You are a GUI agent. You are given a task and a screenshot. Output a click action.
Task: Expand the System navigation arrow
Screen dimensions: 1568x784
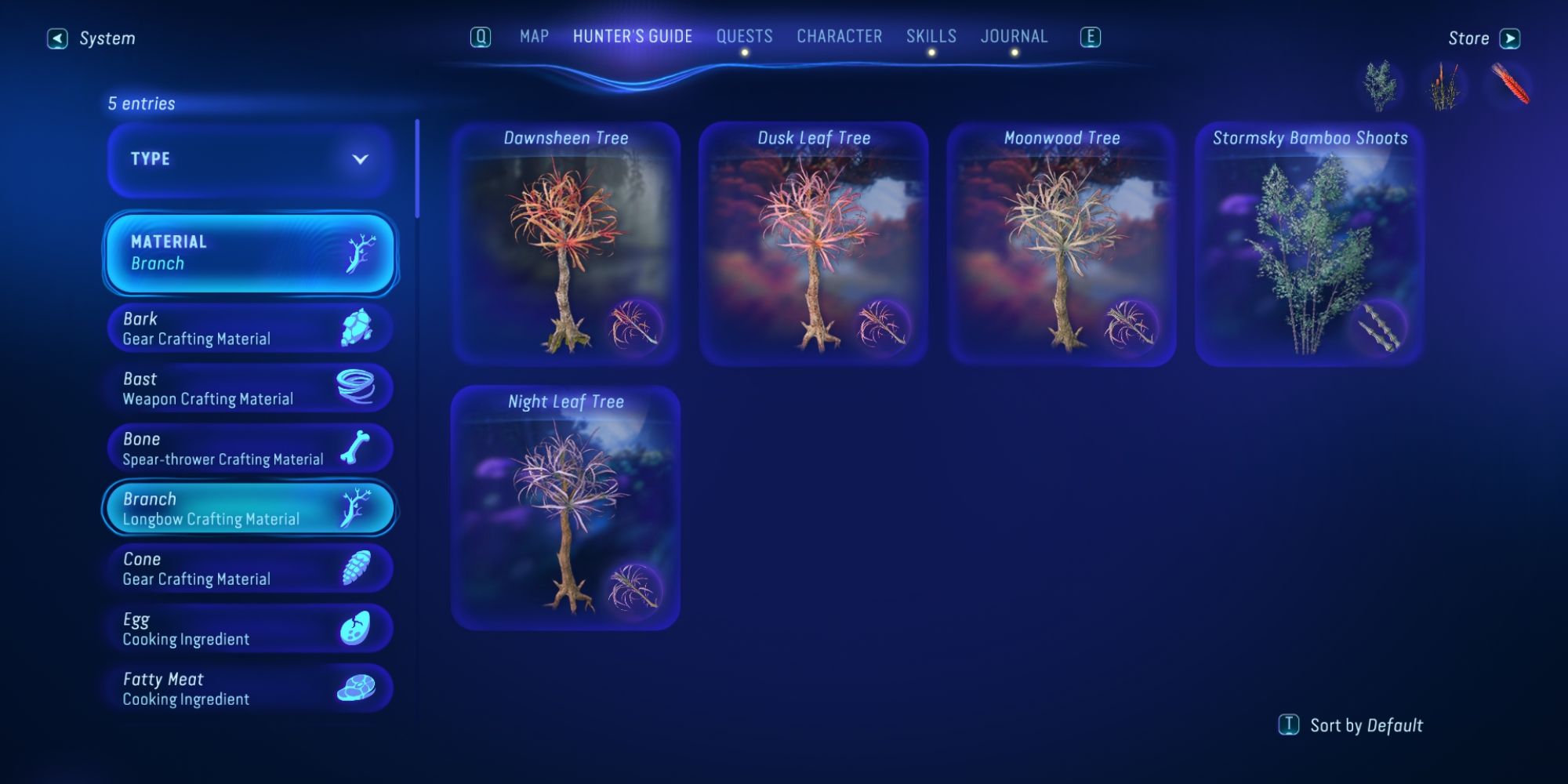(x=56, y=37)
